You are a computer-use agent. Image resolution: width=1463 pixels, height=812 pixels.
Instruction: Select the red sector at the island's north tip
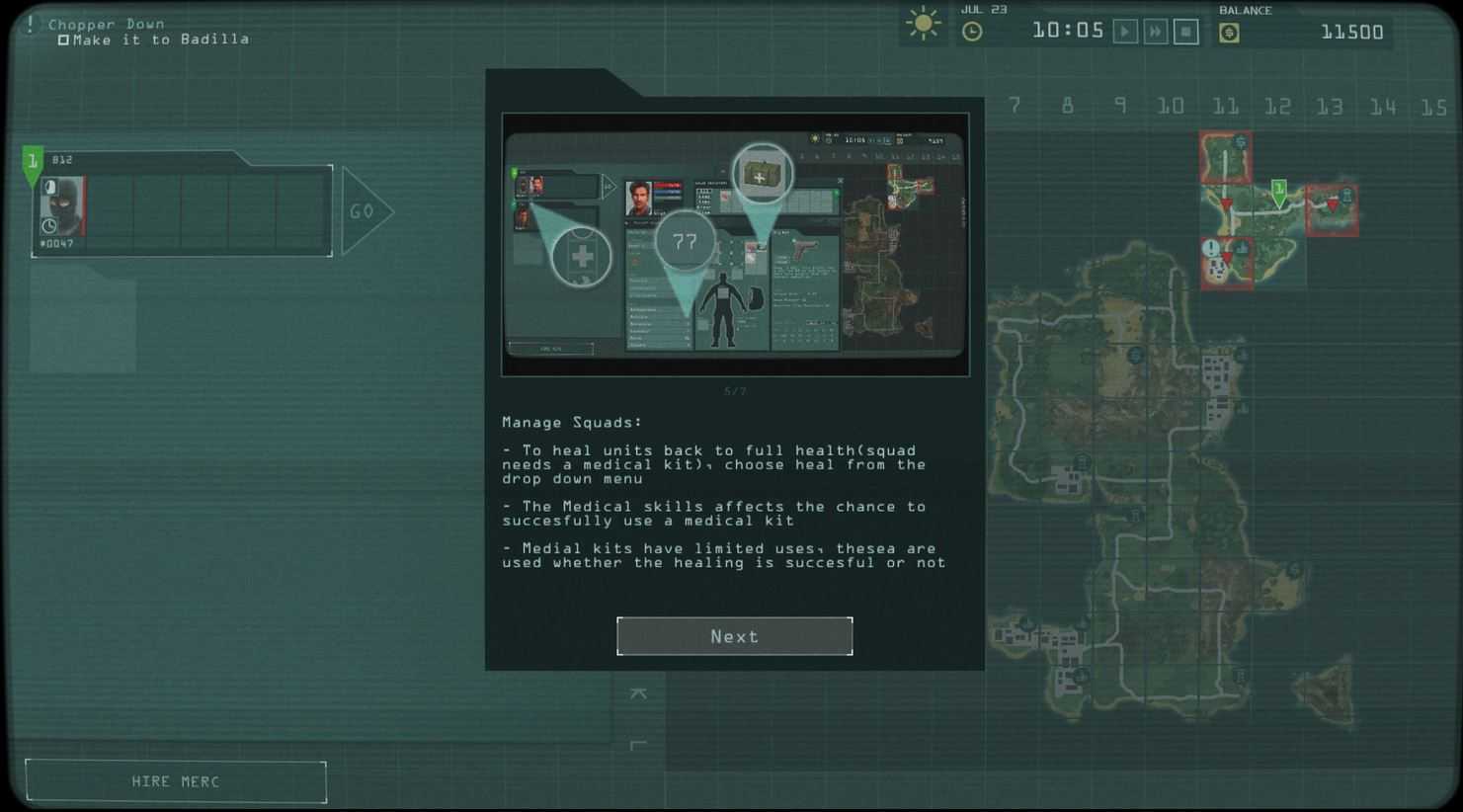(1226, 157)
